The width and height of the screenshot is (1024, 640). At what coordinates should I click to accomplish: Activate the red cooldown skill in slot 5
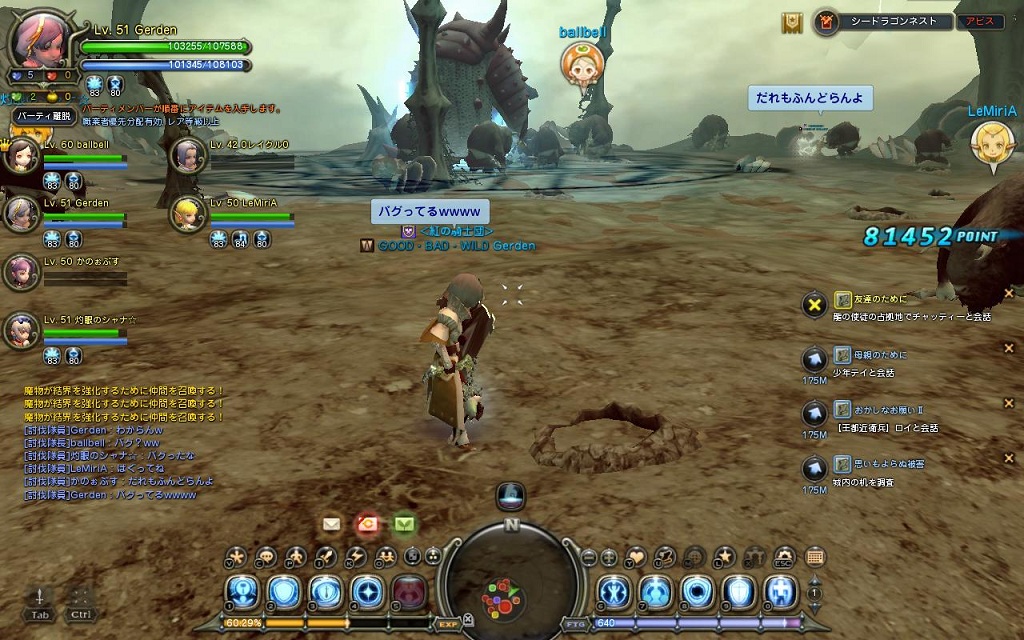coord(408,592)
